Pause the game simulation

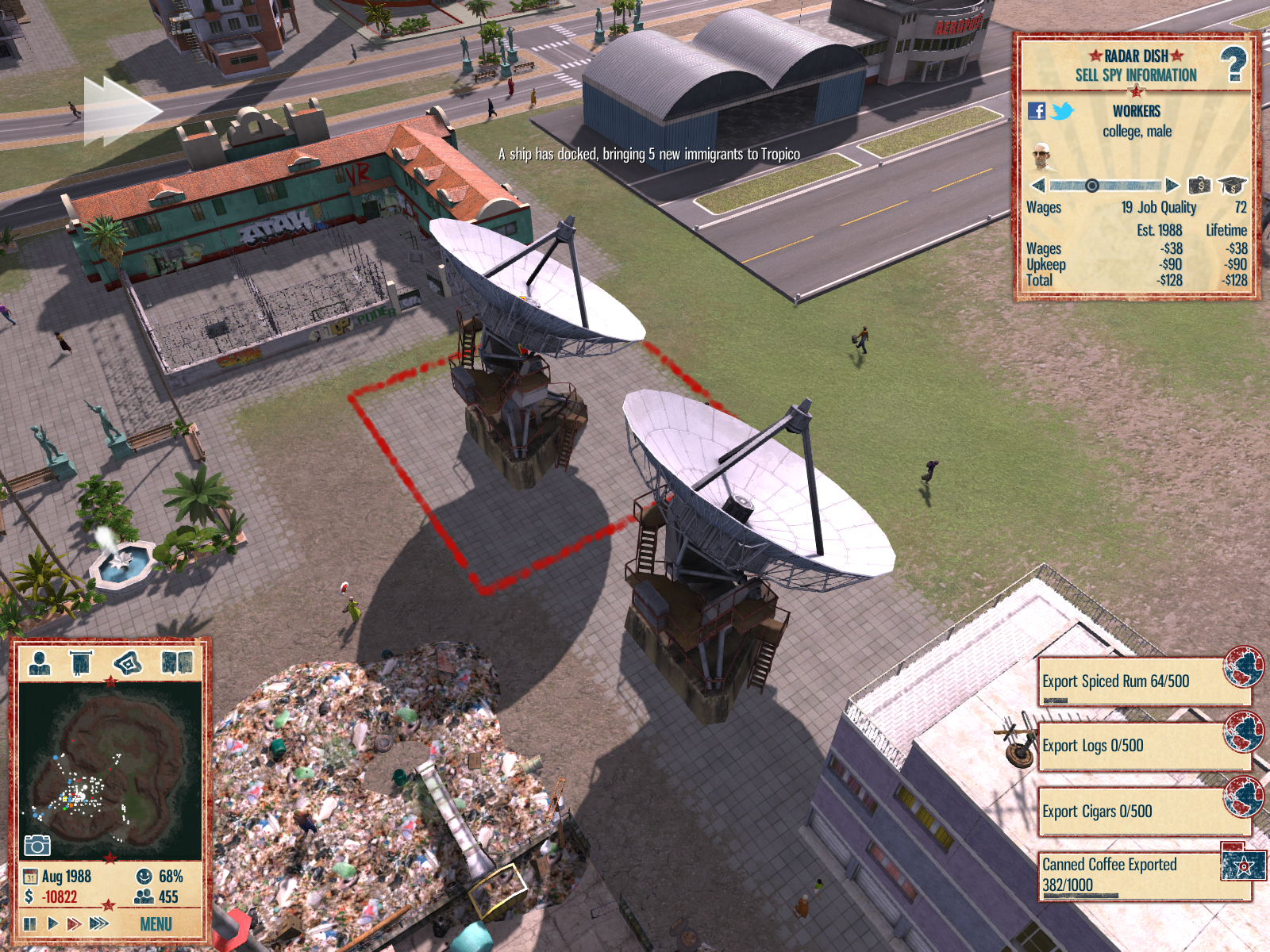click(x=30, y=923)
